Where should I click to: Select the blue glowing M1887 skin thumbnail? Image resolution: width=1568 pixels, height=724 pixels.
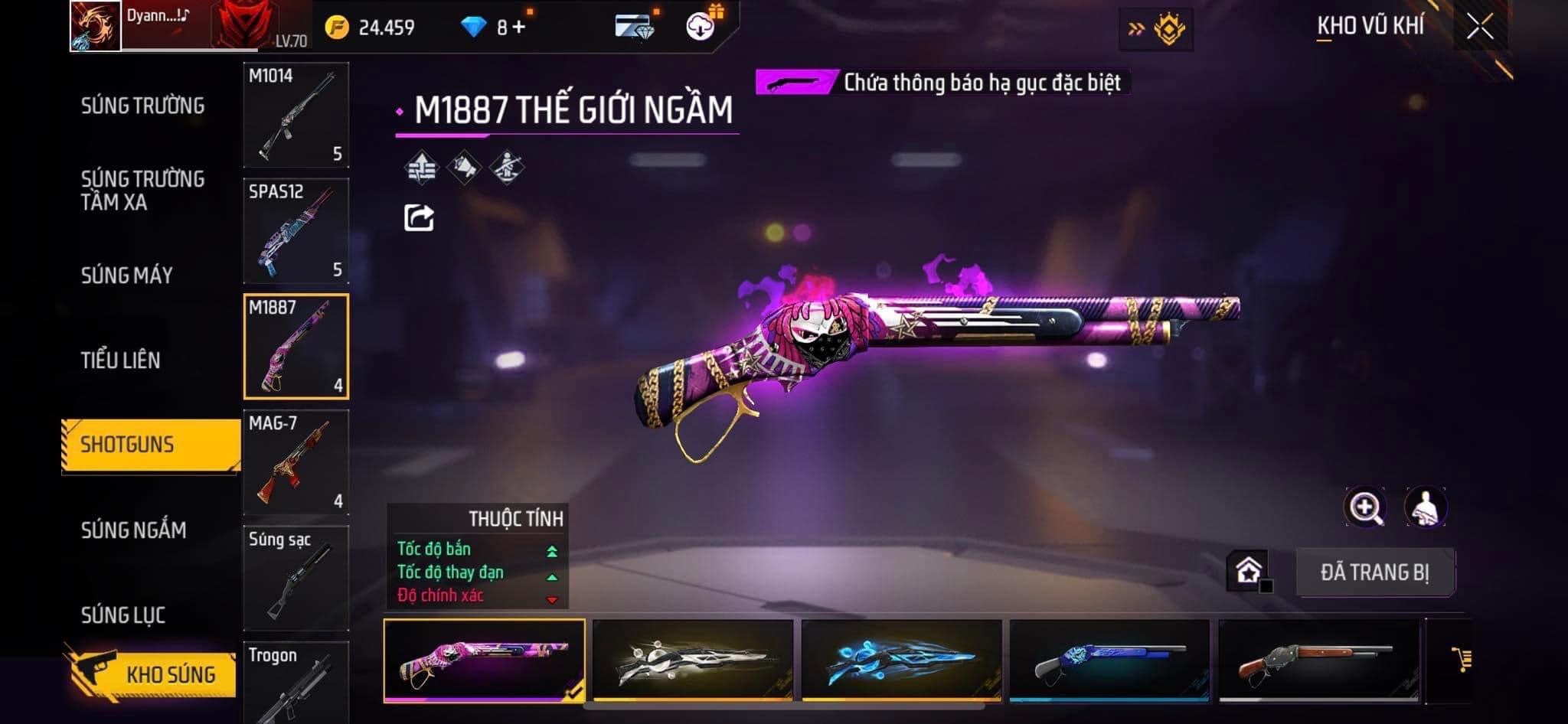(x=901, y=660)
